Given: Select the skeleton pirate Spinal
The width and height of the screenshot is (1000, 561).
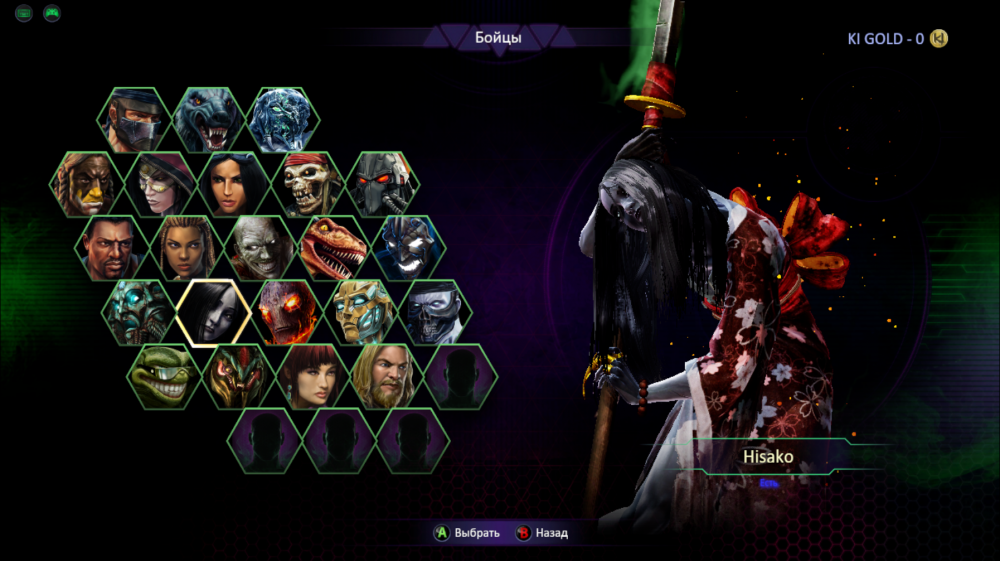Looking at the screenshot, I should (x=310, y=184).
